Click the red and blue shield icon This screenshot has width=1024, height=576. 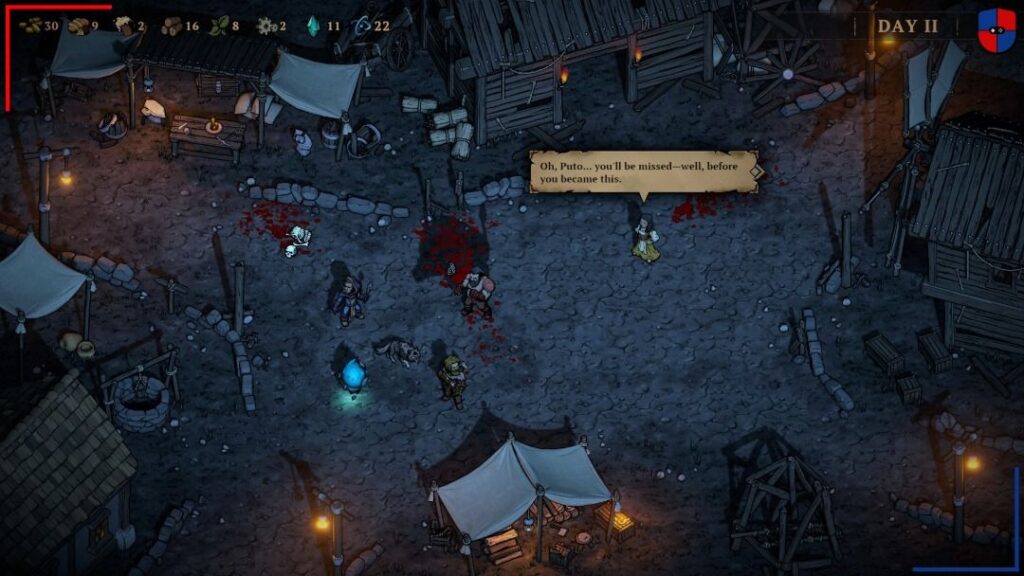(996, 30)
